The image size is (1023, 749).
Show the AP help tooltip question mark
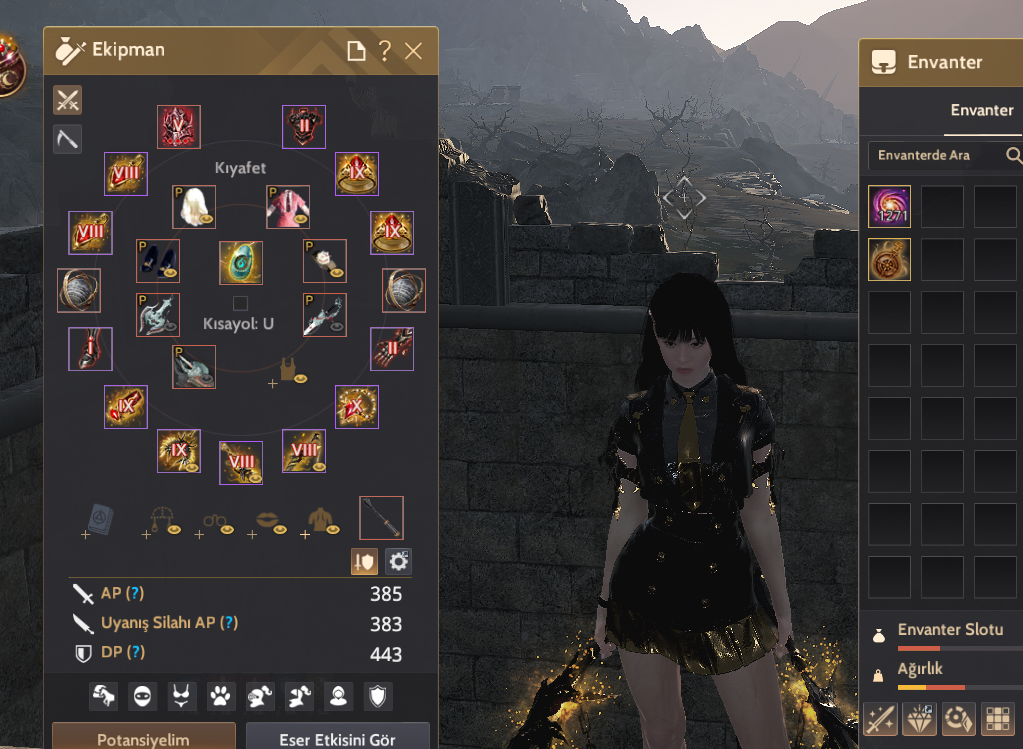point(135,594)
